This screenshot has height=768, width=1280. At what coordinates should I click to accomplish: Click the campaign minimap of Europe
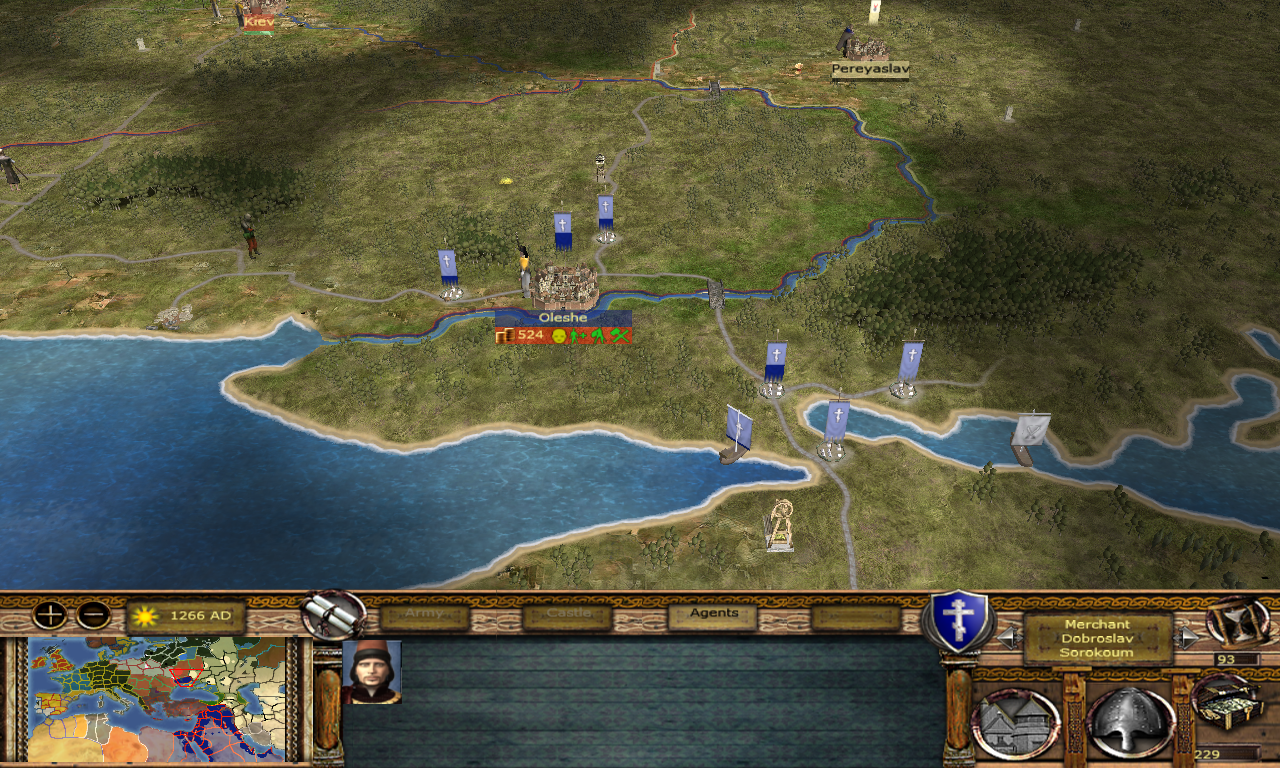point(160,700)
